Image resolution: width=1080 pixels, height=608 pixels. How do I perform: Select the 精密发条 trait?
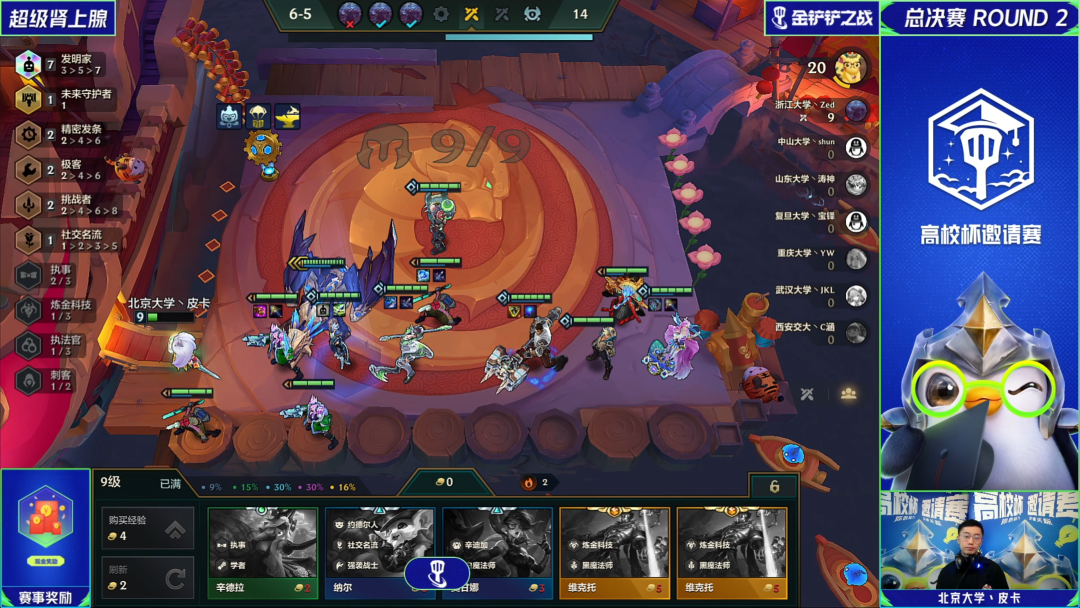pos(60,134)
